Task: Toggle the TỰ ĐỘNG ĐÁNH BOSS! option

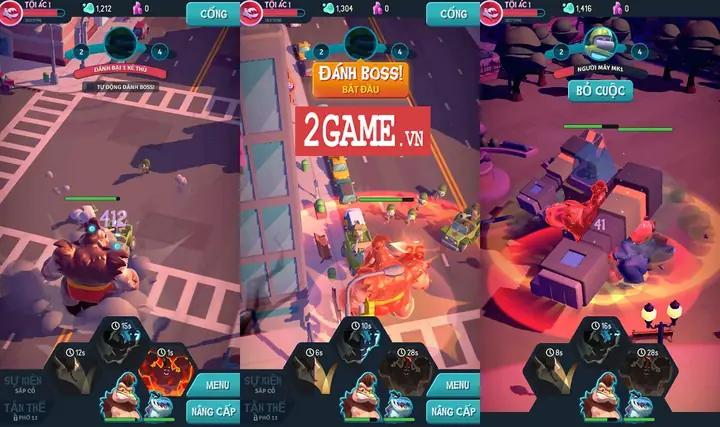Action: pyautogui.click(x=120, y=87)
